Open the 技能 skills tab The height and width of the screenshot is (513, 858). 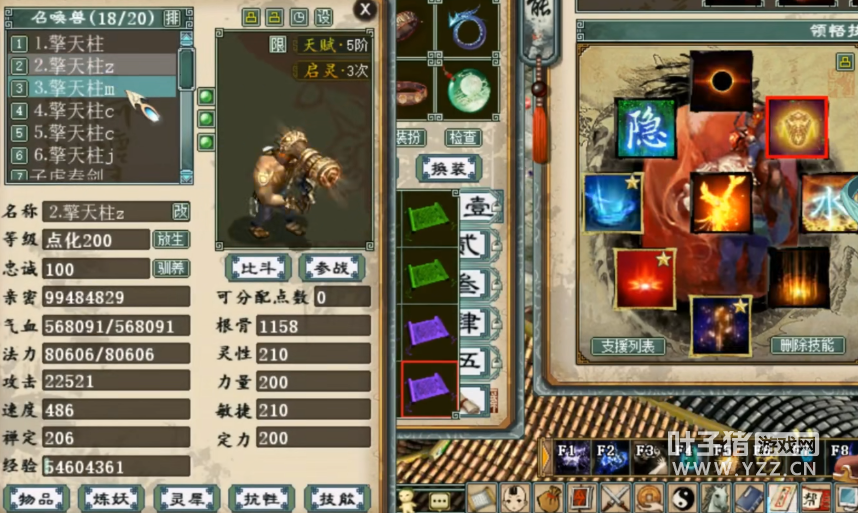point(337,498)
